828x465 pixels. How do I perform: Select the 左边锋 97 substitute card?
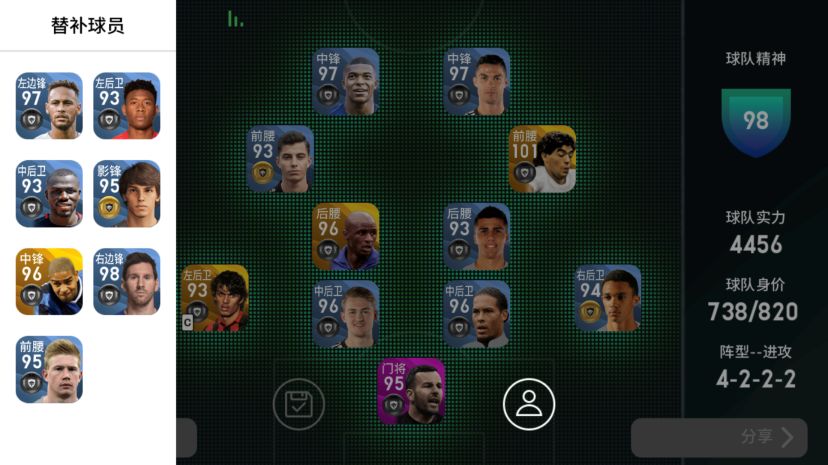[x=49, y=106]
